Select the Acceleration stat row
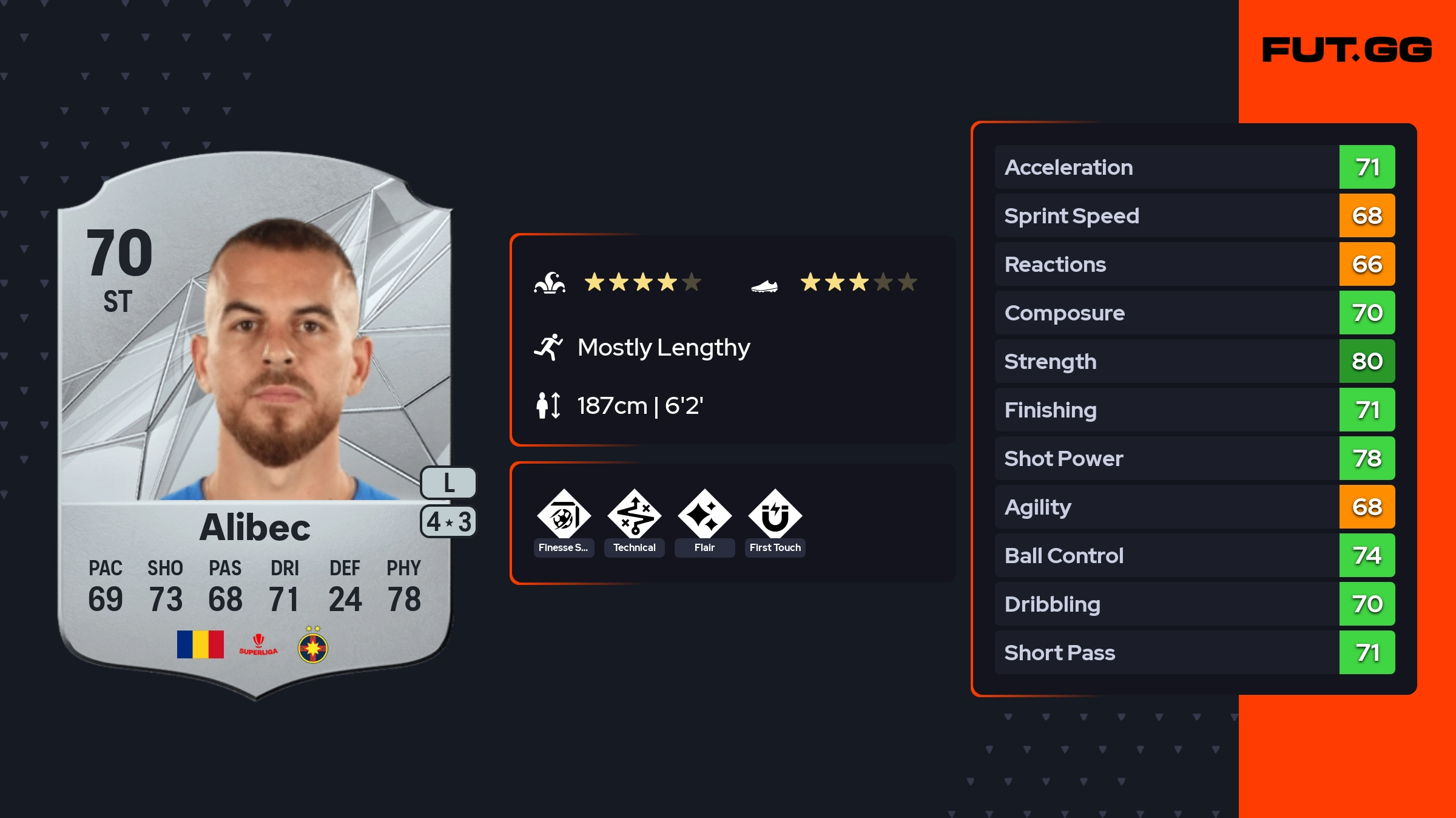This screenshot has width=1456, height=818. pos(1194,167)
